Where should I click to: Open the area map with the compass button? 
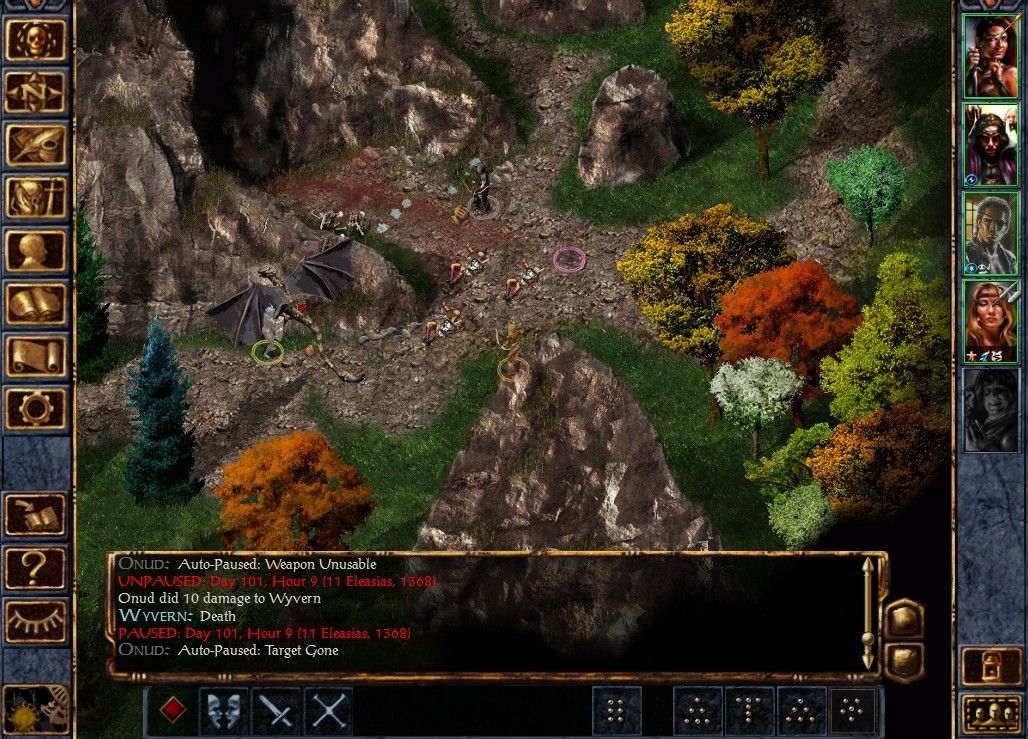36,92
